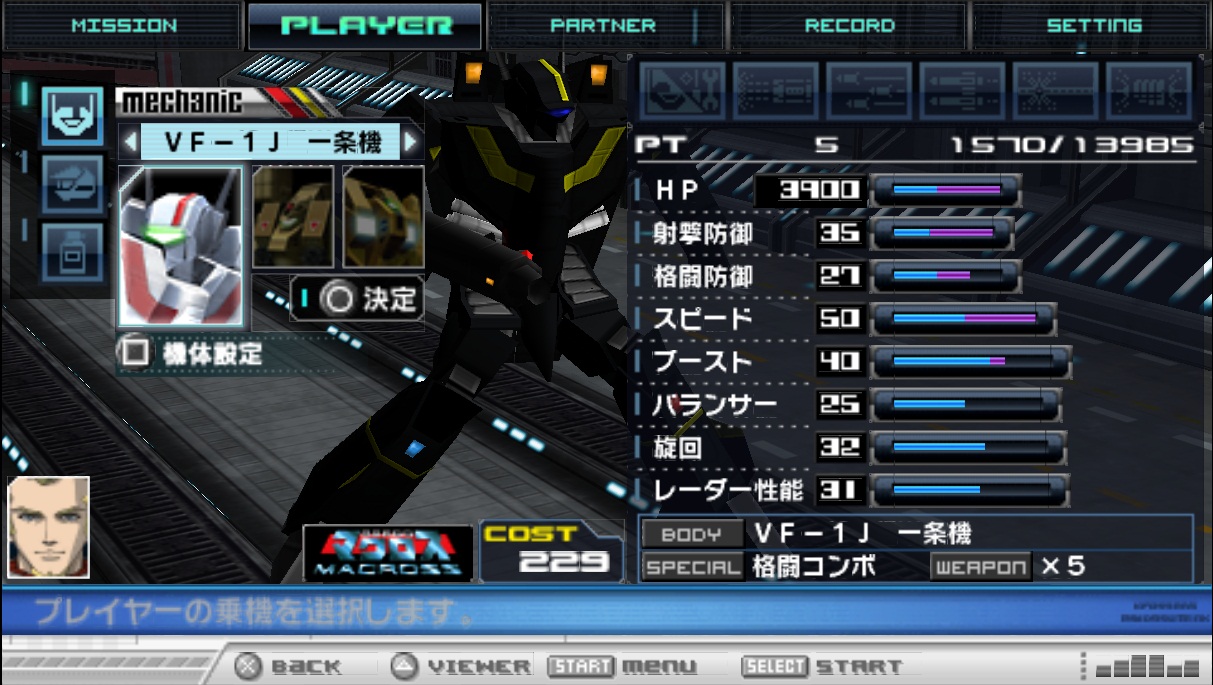Select the fist melee icon
Image resolution: width=1213 pixels, height=685 pixels.
coord(1148,92)
